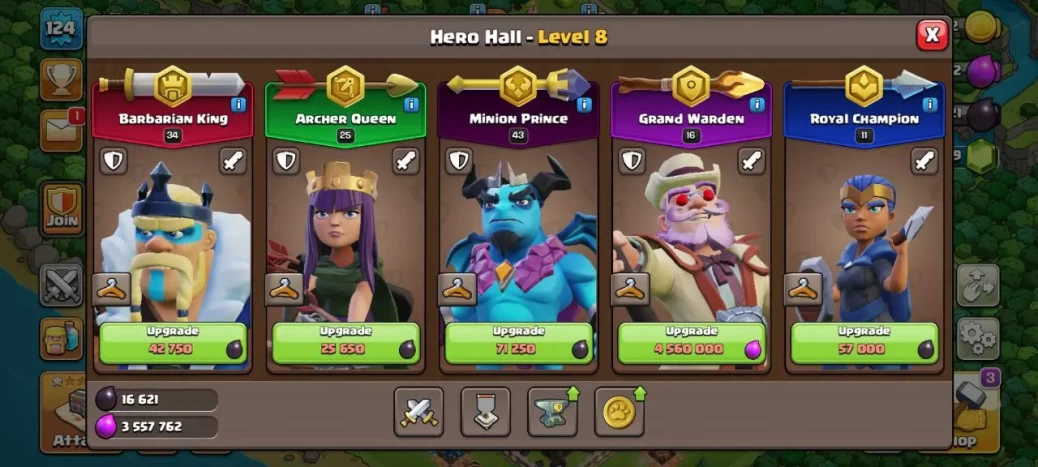Upgrade the Grand Warden for 4 560 000
Image resolution: width=1038 pixels, height=467 pixels.
pos(691,343)
